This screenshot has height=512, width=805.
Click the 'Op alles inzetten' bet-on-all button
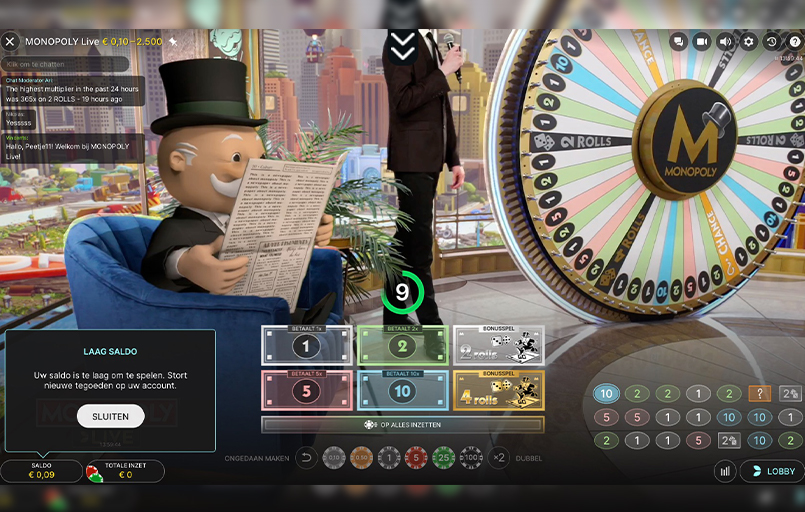[402, 425]
